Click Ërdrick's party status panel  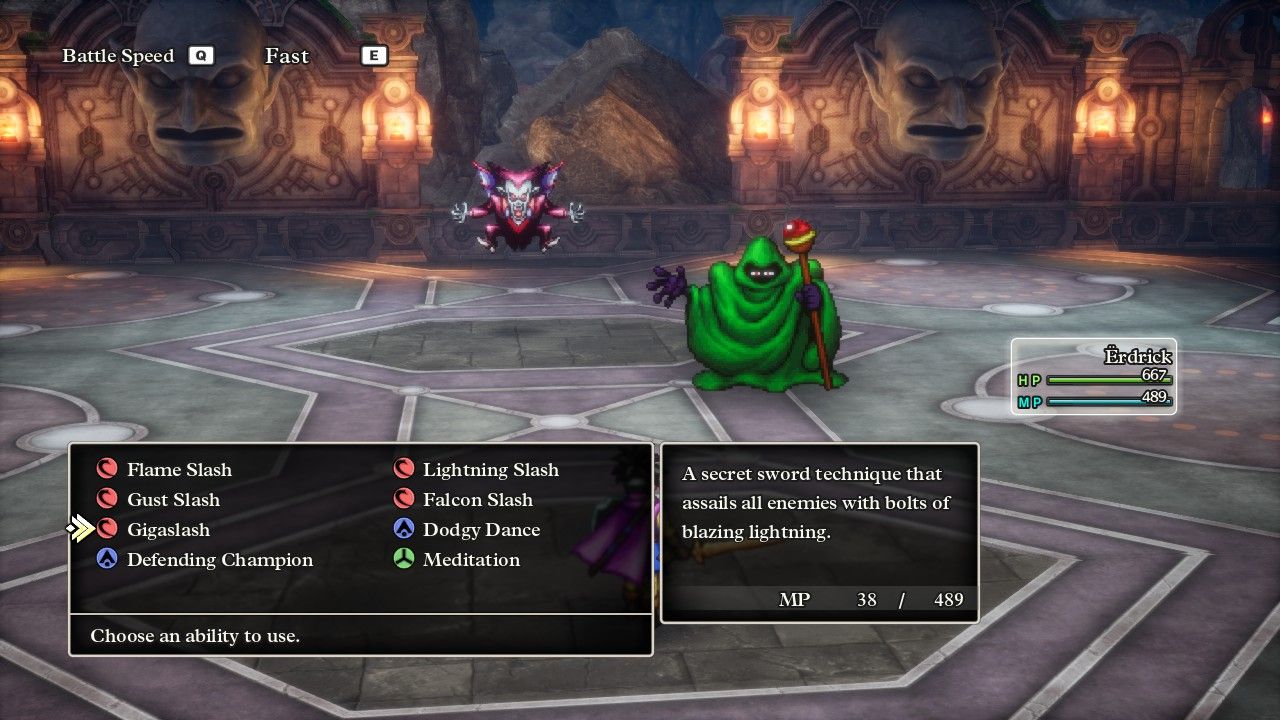pos(1094,377)
